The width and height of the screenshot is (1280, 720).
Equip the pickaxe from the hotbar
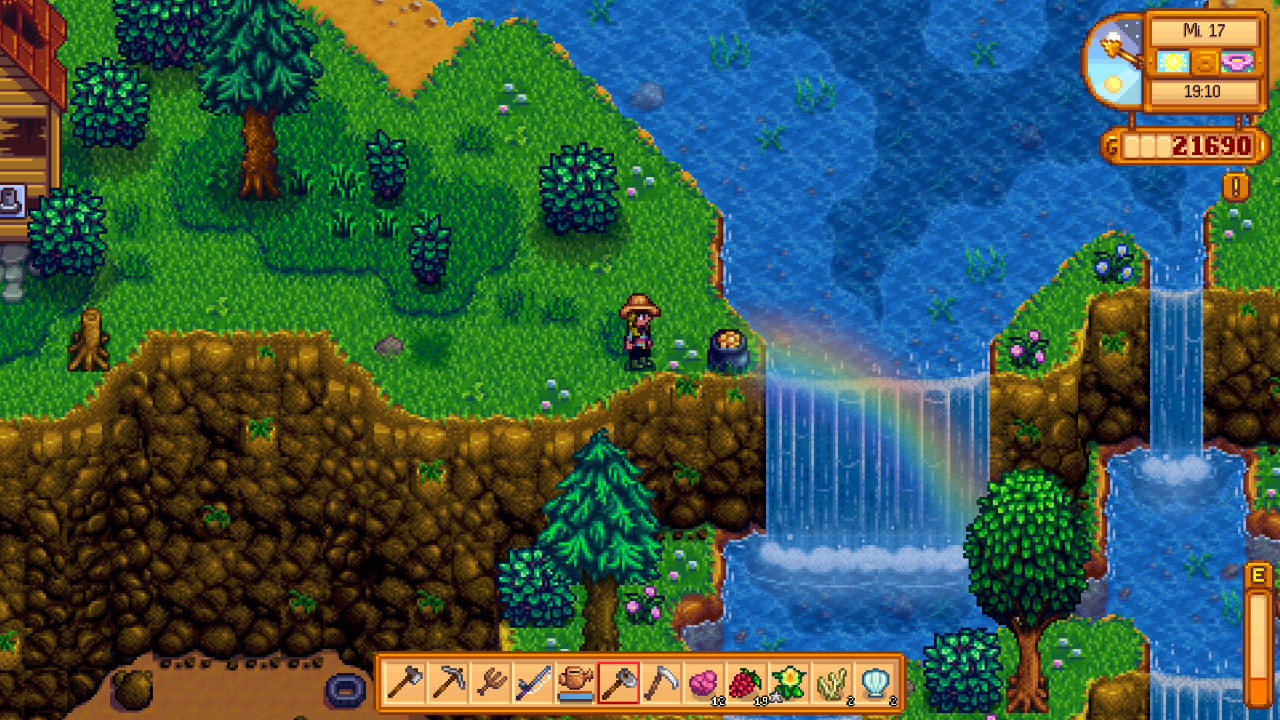point(446,683)
